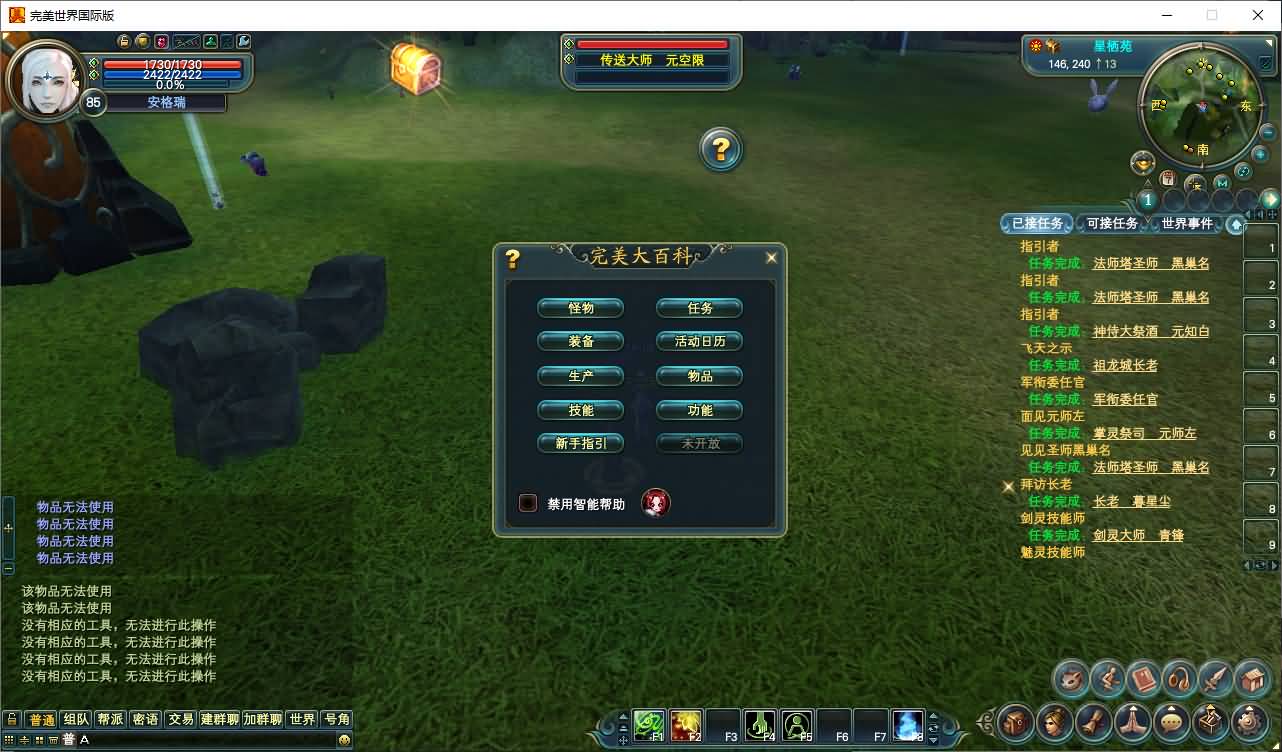Close the game window

pos(1258,15)
